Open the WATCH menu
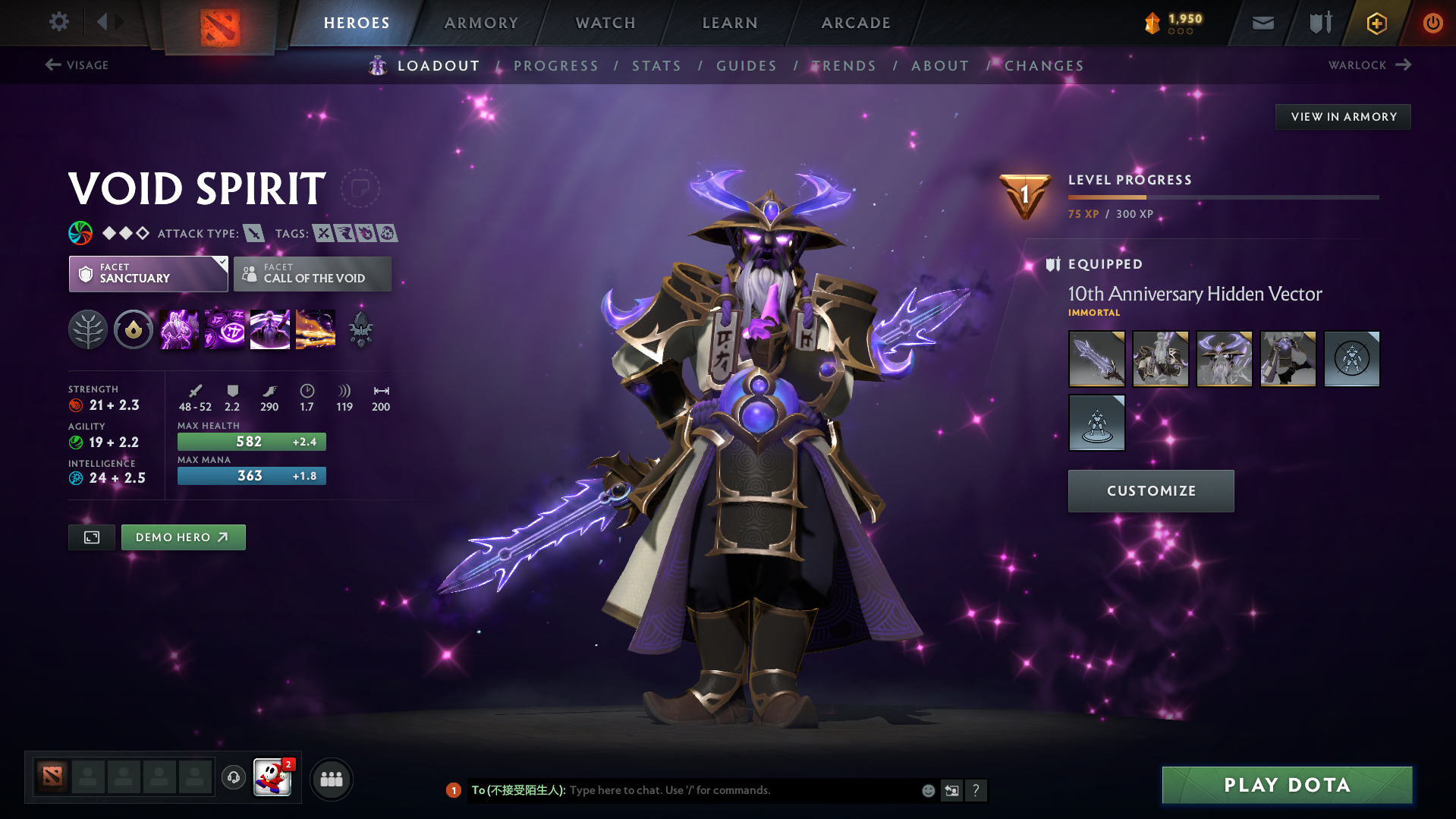Screen dimensions: 1456x819 coord(605,23)
